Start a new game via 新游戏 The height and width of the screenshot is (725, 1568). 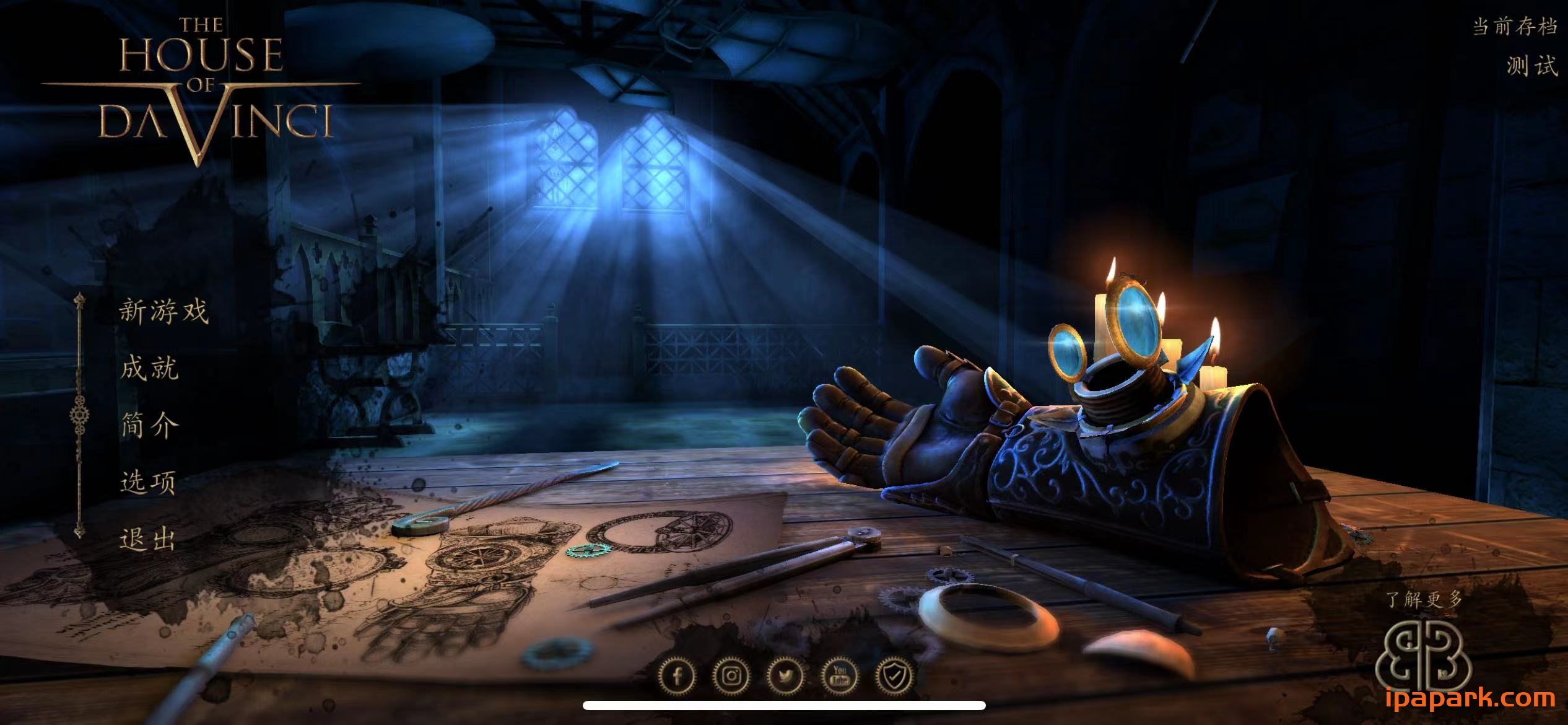163,310
